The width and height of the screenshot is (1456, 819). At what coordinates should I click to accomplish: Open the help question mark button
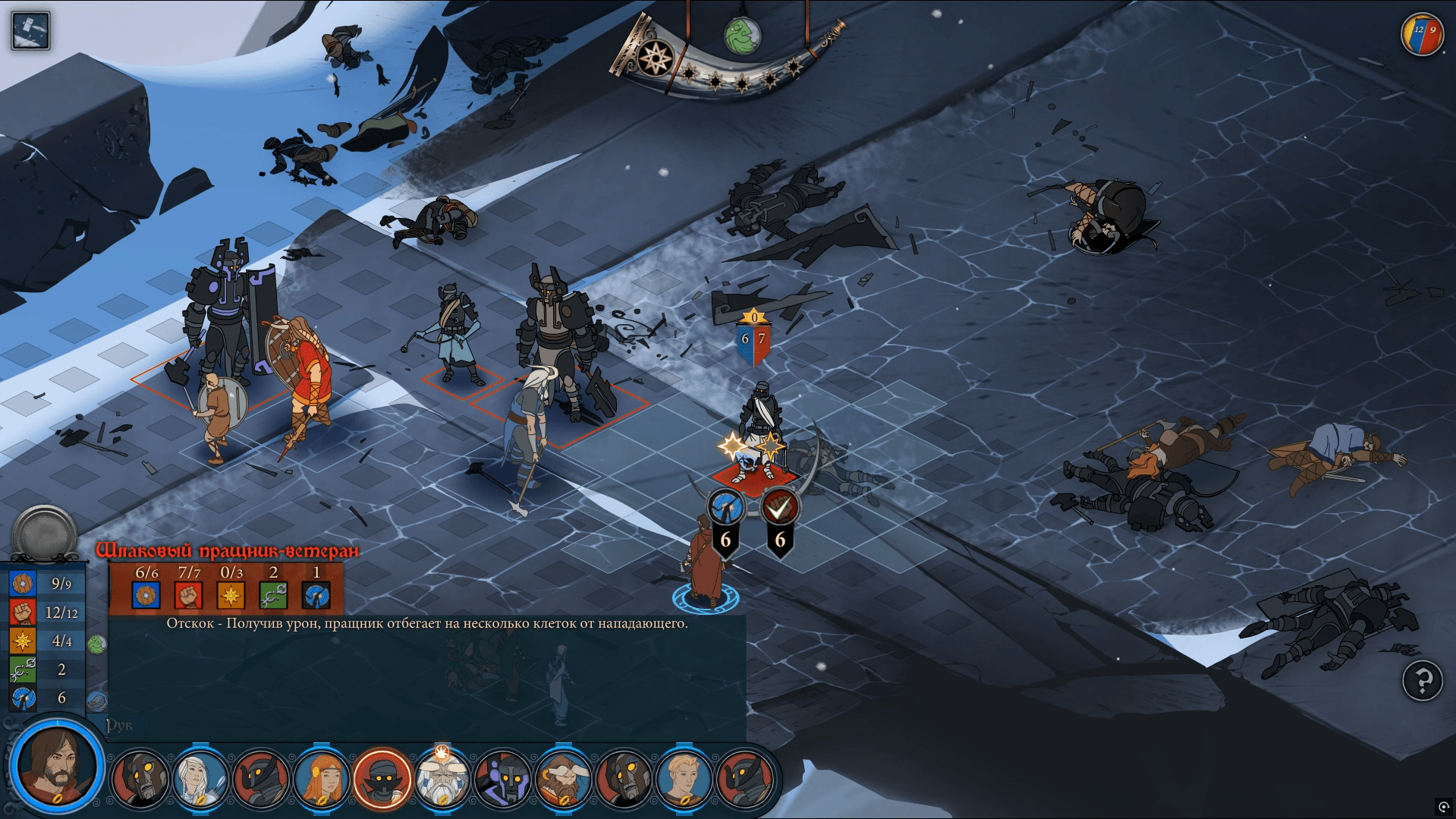(x=1422, y=681)
